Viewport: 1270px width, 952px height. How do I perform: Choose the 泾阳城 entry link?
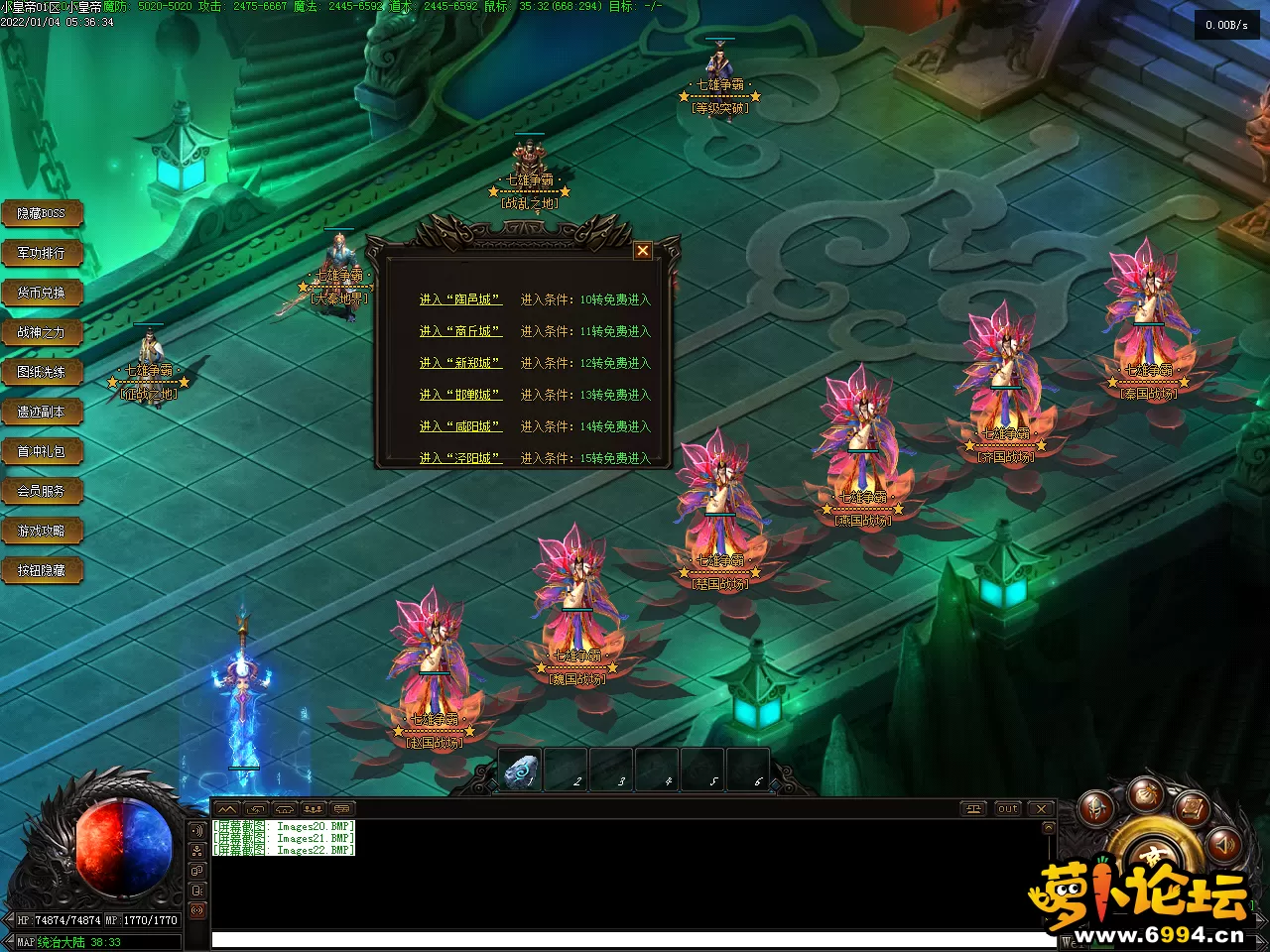pyautogui.click(x=460, y=457)
